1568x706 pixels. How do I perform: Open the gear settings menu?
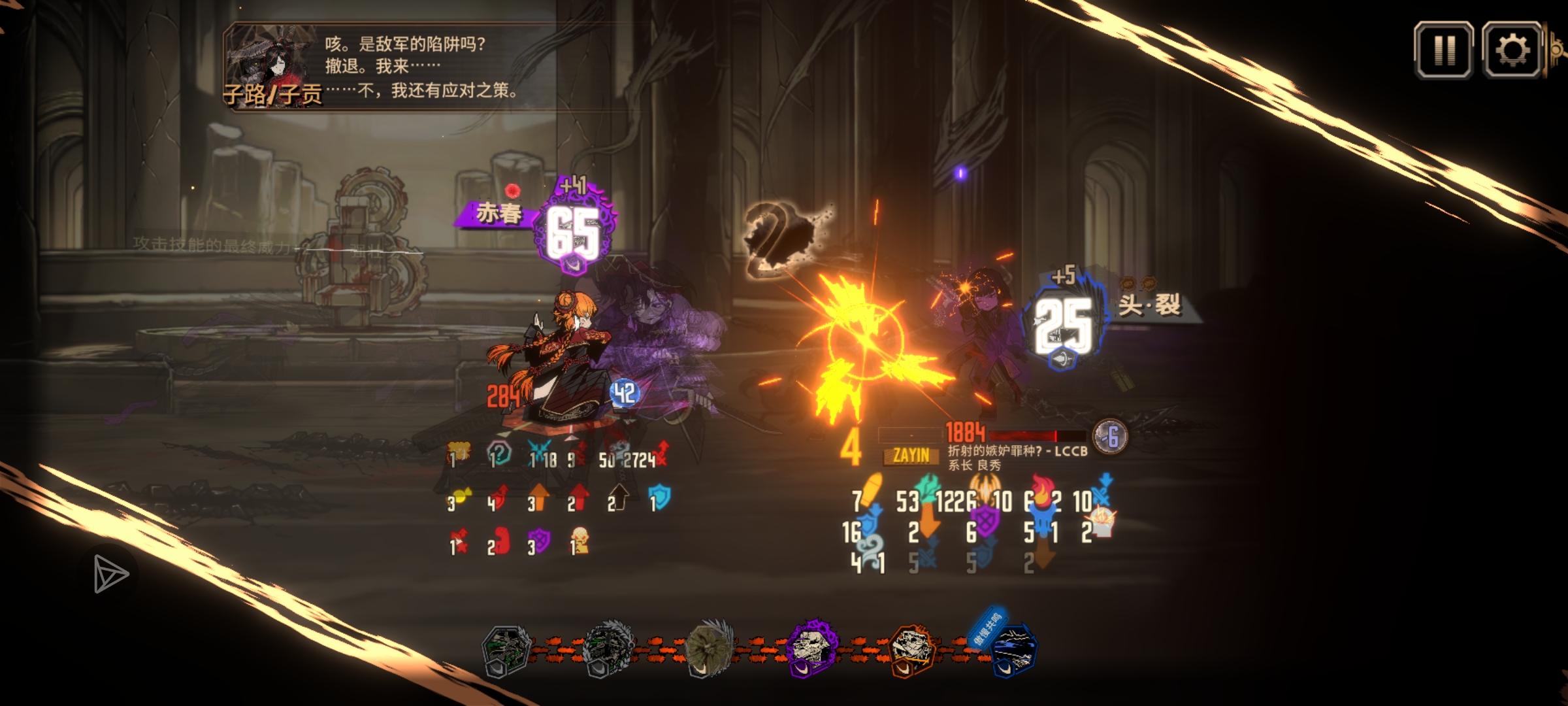pos(1512,50)
